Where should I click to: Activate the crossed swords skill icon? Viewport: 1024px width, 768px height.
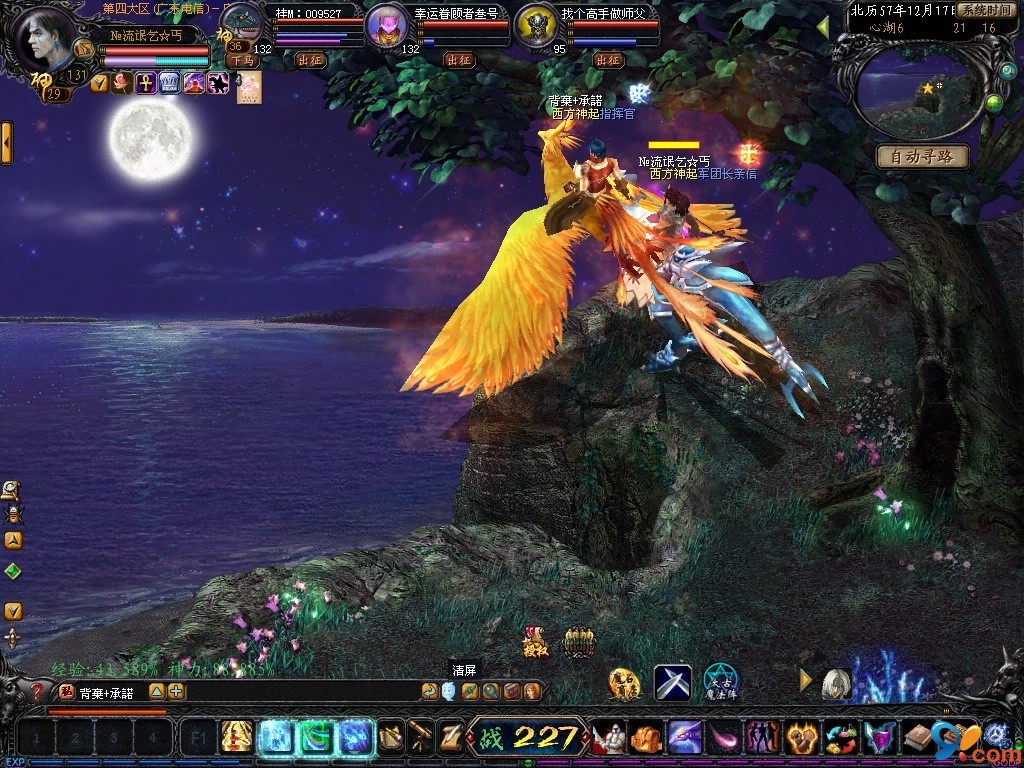coord(673,682)
